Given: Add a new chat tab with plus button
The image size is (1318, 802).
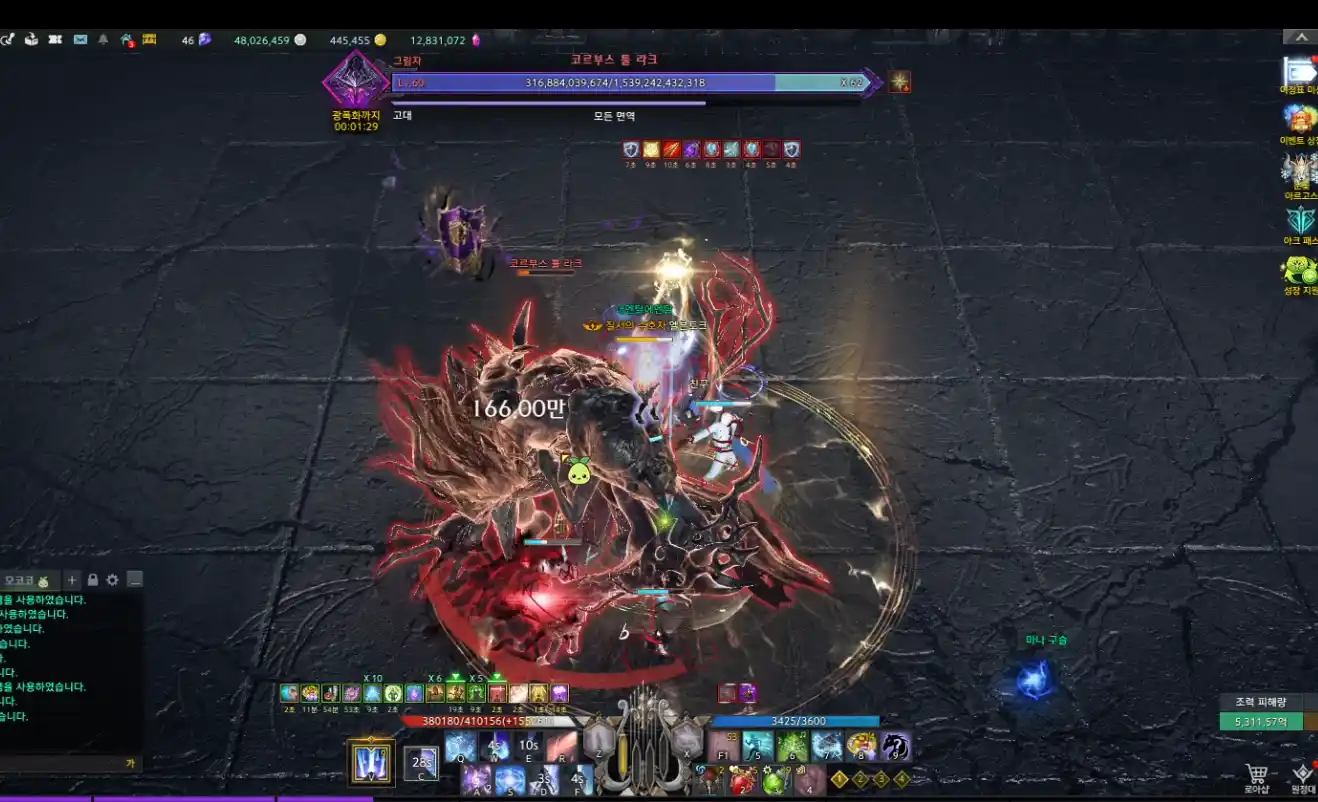Looking at the screenshot, I should [x=72, y=580].
